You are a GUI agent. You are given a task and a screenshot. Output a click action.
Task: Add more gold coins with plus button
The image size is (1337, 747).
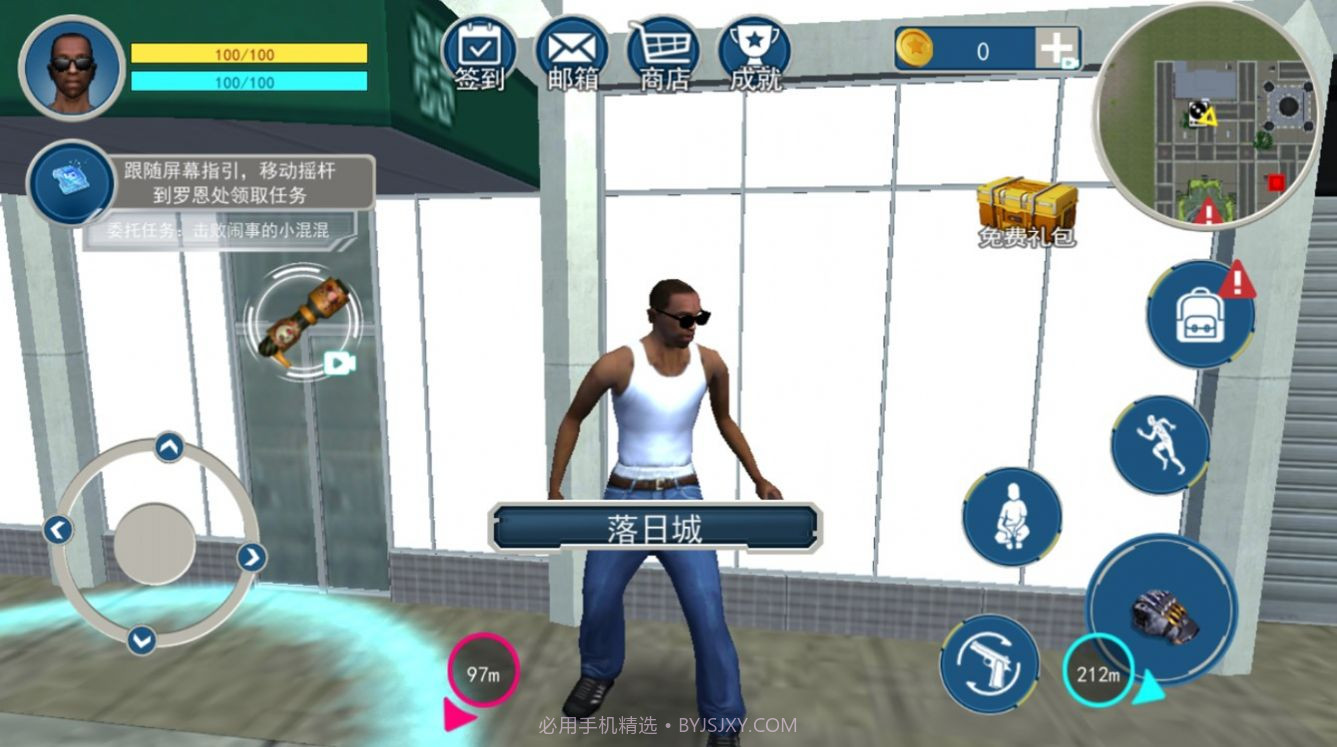coord(1057,49)
